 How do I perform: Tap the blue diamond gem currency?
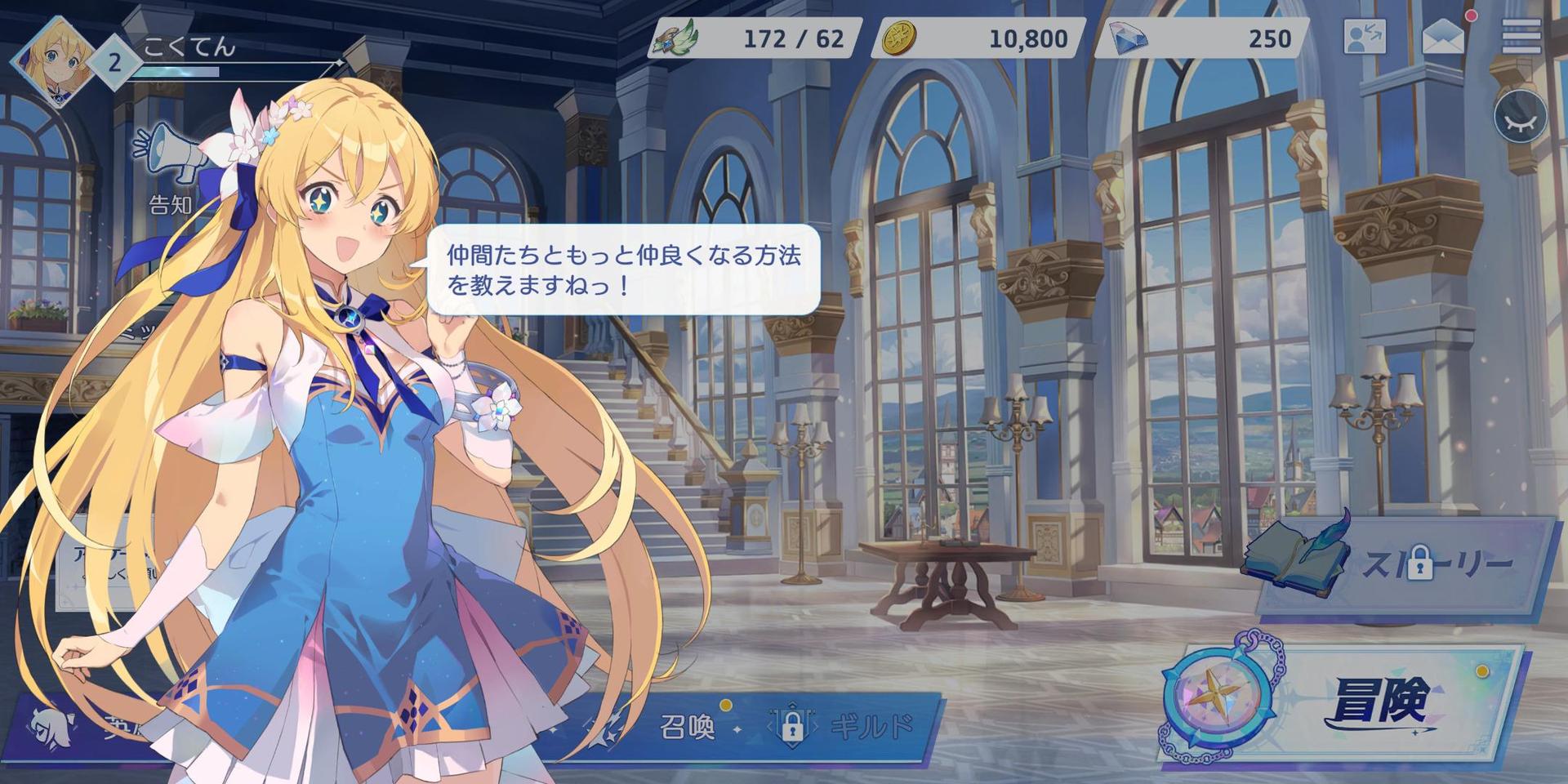tap(1200, 38)
